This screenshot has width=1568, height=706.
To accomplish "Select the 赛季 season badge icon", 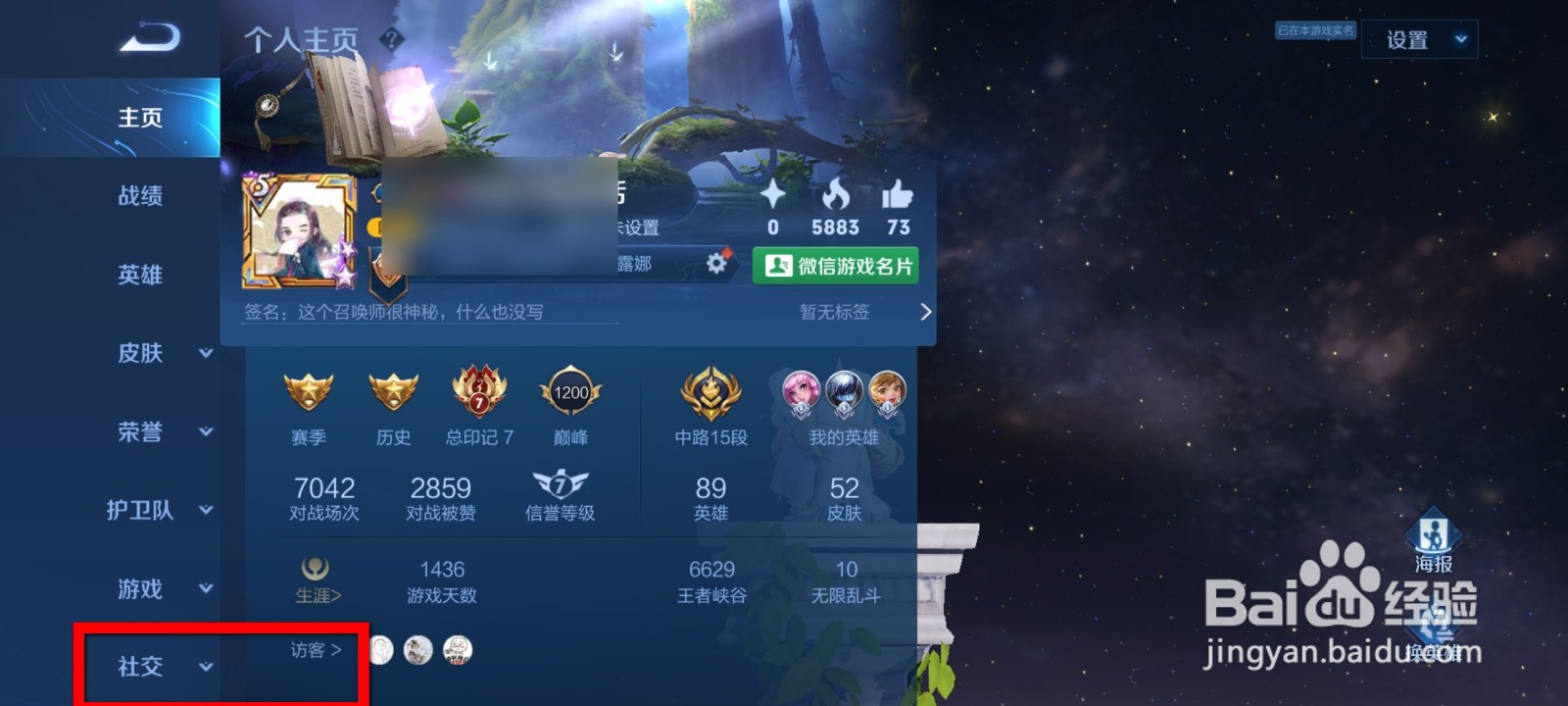I will tap(309, 392).
